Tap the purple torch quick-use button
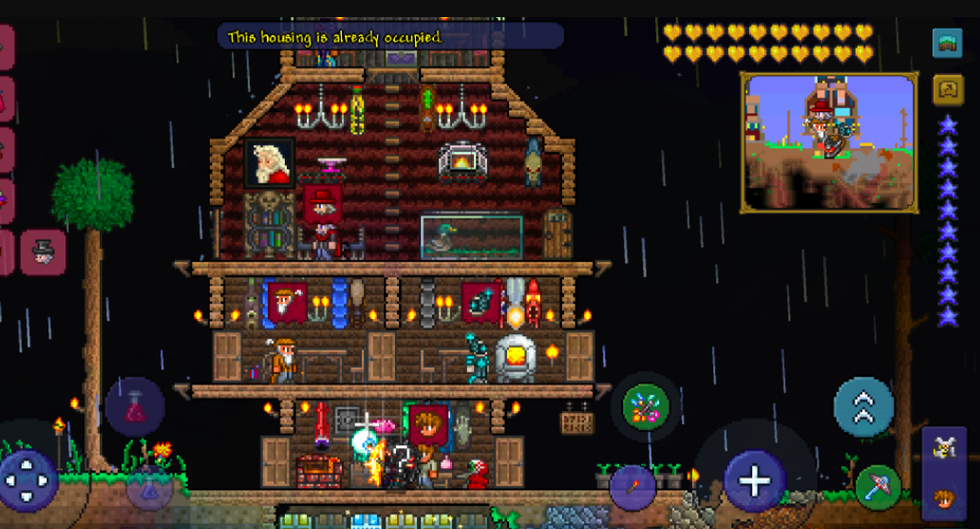 632,487
